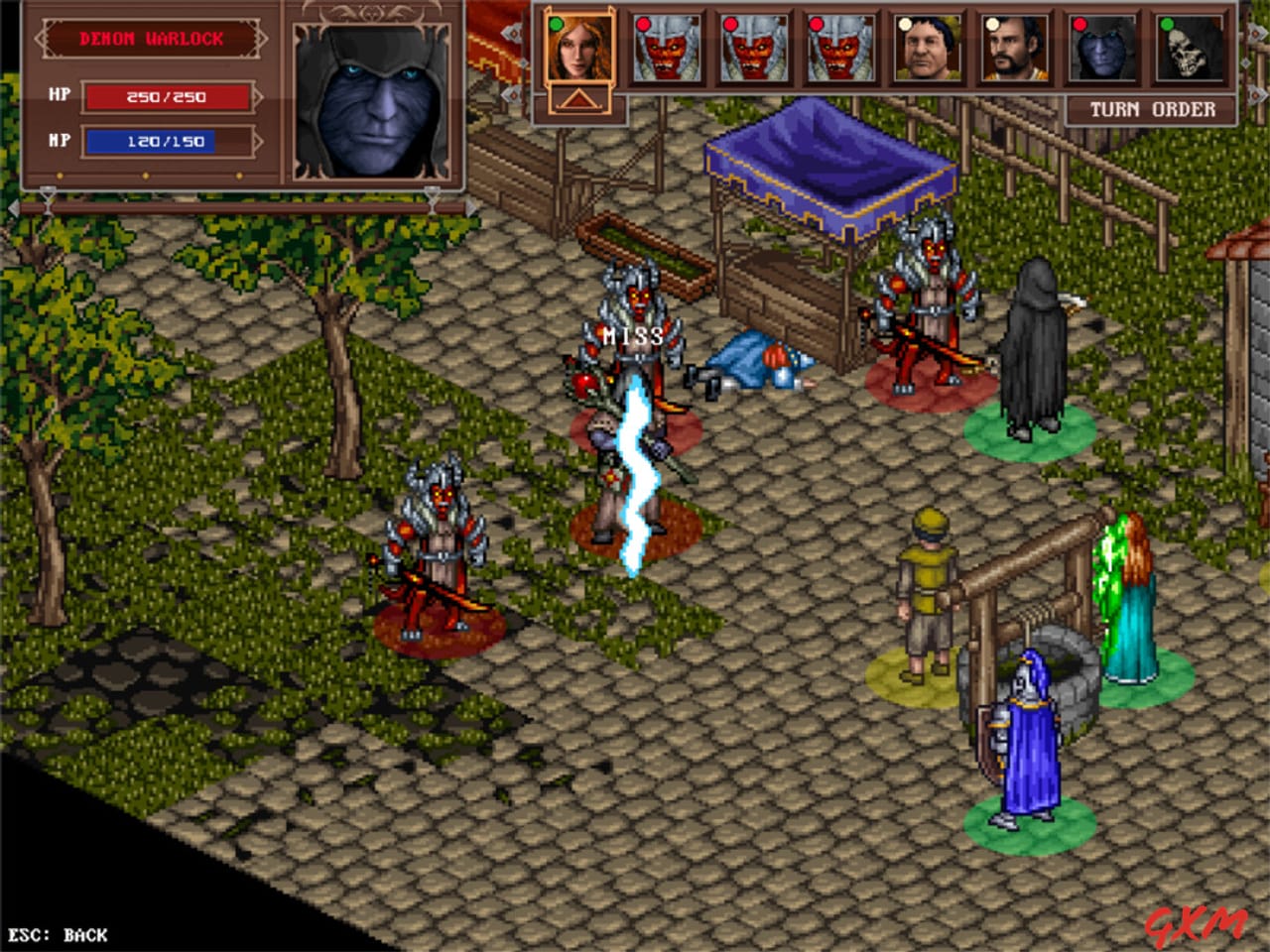
Task: Click the left chevron beside Demon Warlock name
Action: coord(42,38)
